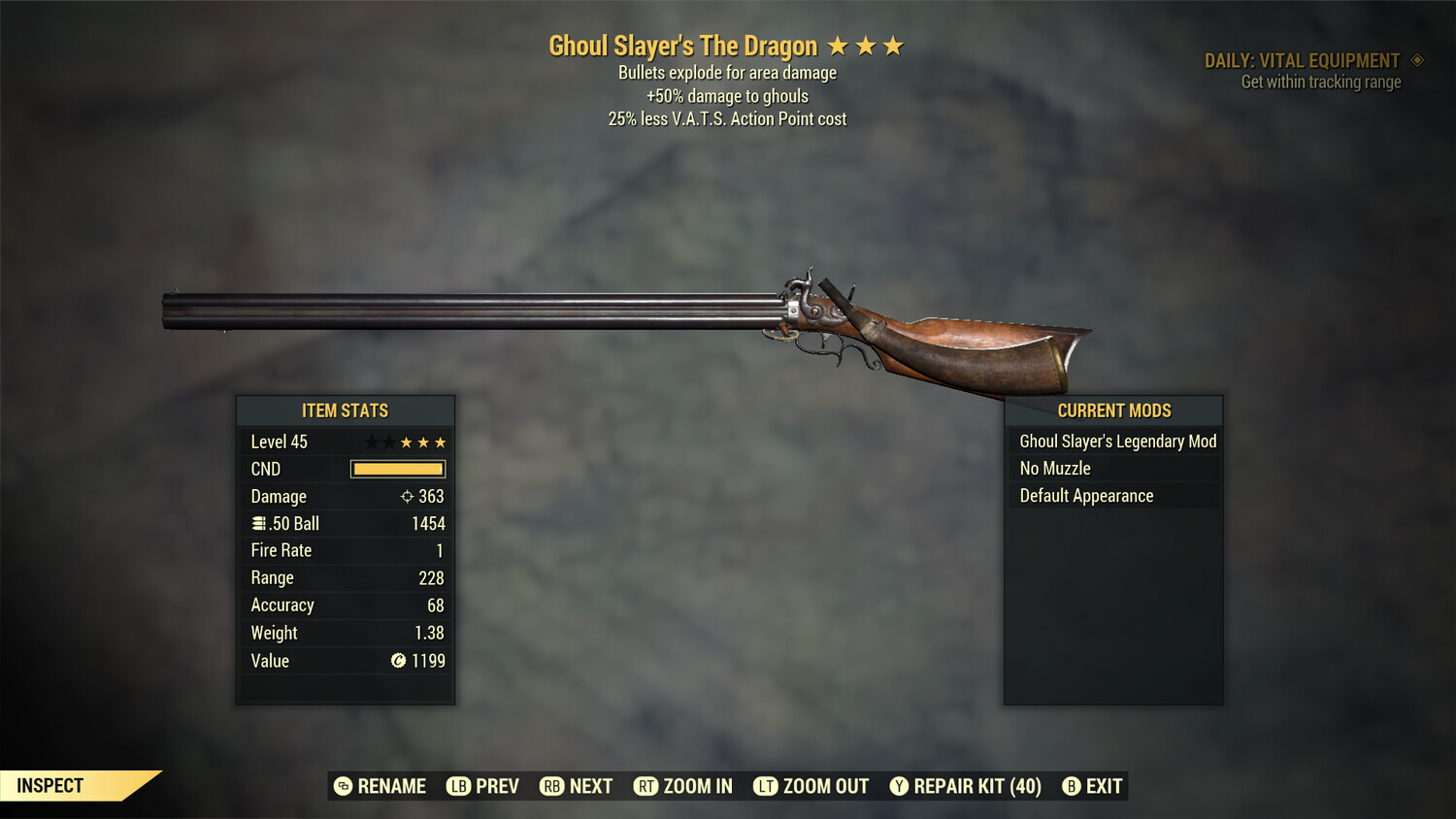Image resolution: width=1456 pixels, height=819 pixels.
Task: Click the diamond icon beside DAILY: VITAL EQUIPMENT
Action: pyautogui.click(x=1416, y=59)
